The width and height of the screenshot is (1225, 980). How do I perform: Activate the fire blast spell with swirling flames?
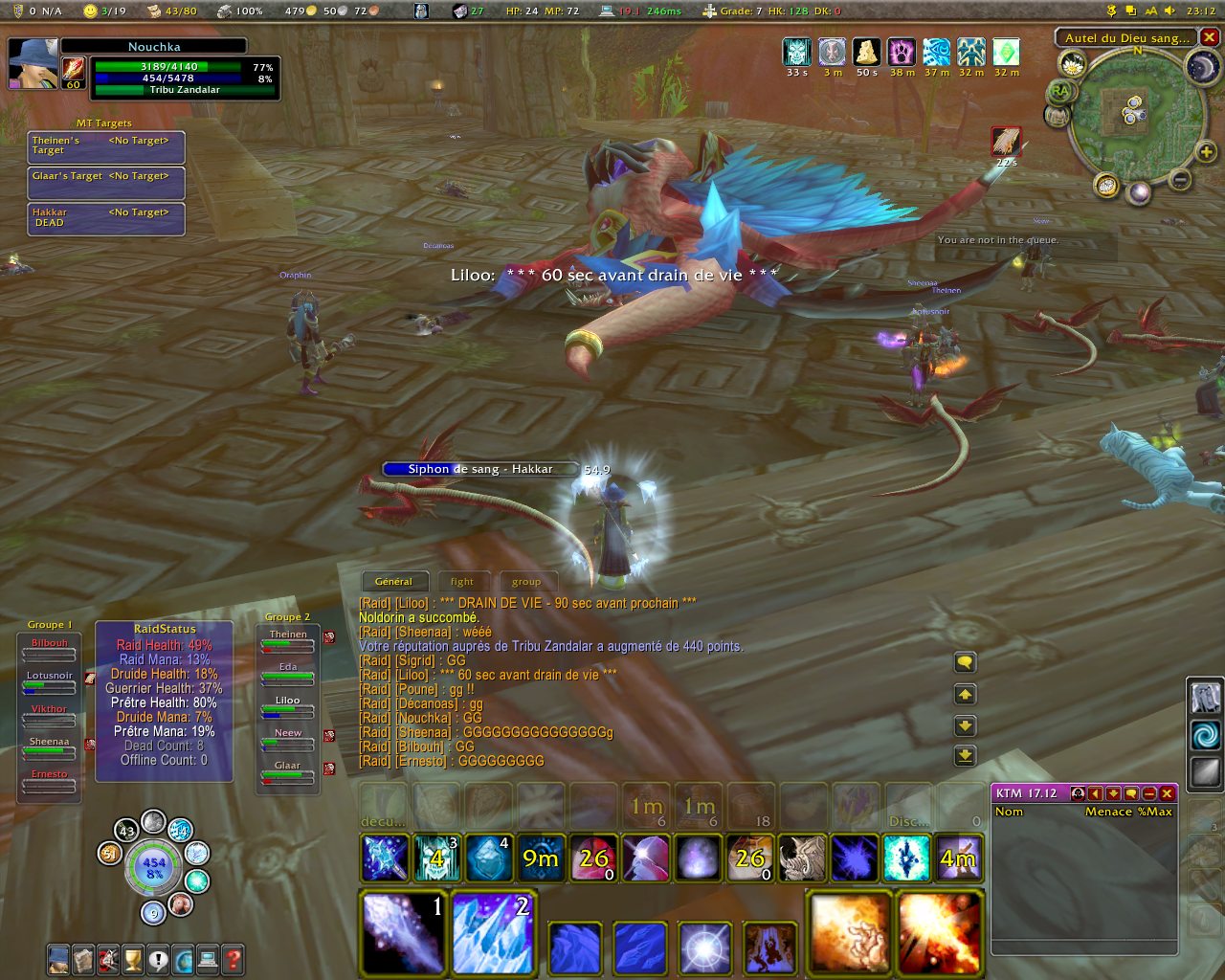coord(850,933)
